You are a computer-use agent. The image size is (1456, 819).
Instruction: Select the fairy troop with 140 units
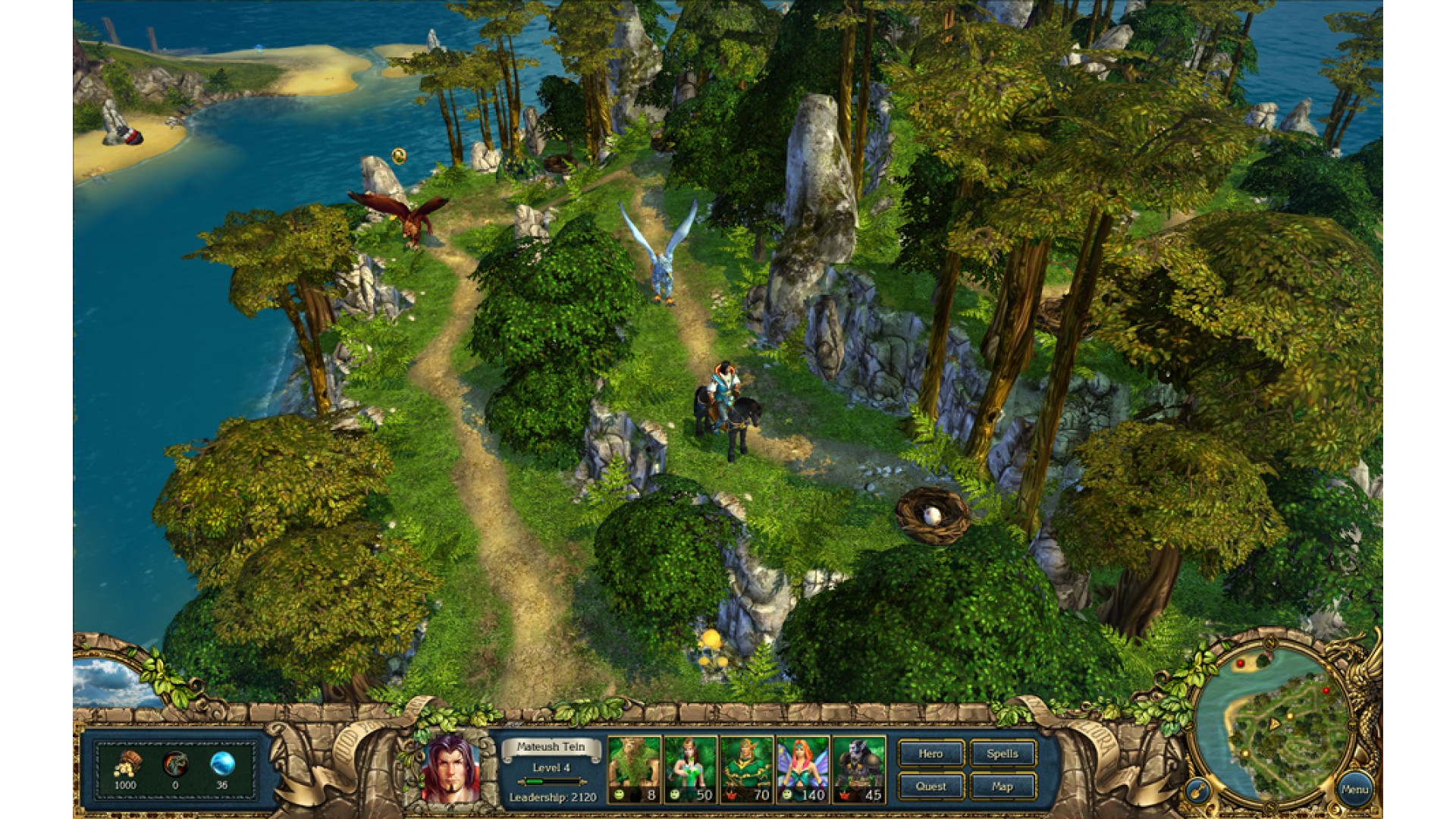802,769
